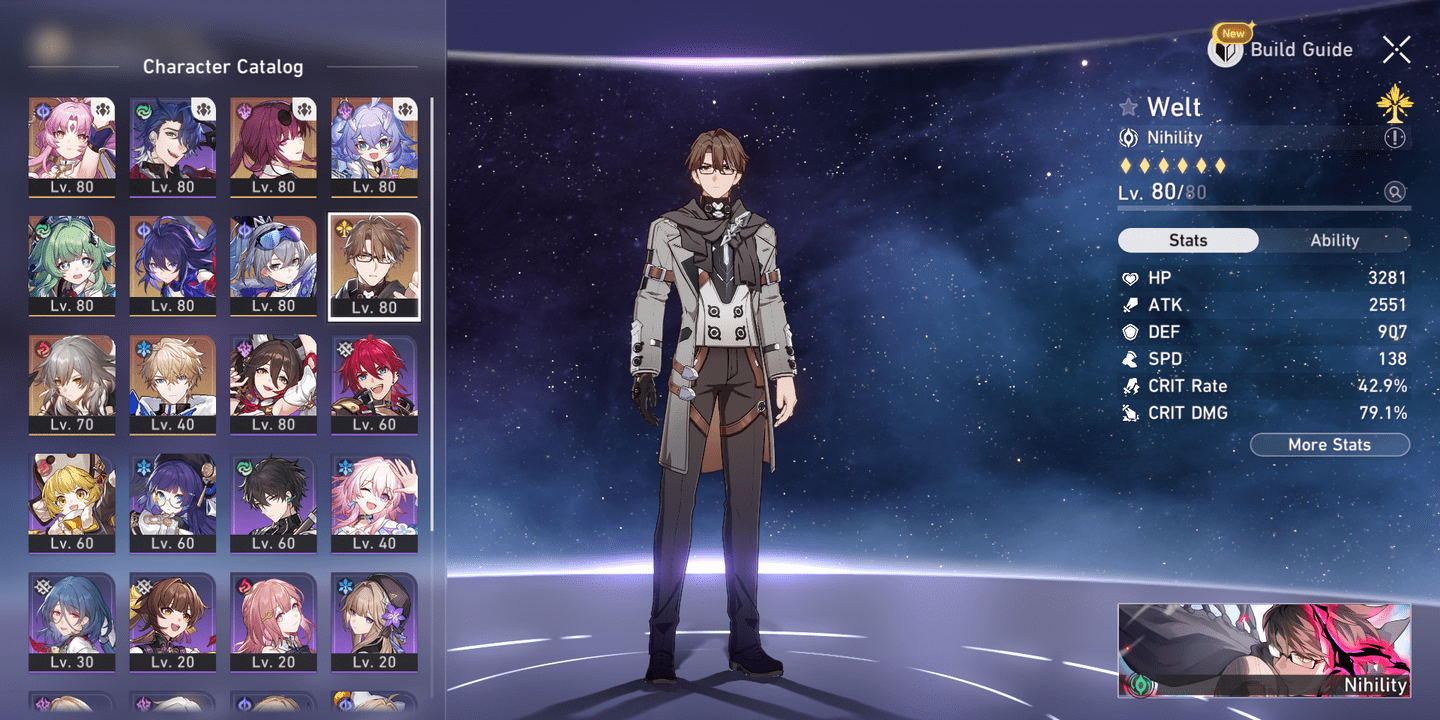Image resolution: width=1440 pixels, height=720 pixels.
Task: Click the Nihility path emblem icon
Action: (1131, 137)
